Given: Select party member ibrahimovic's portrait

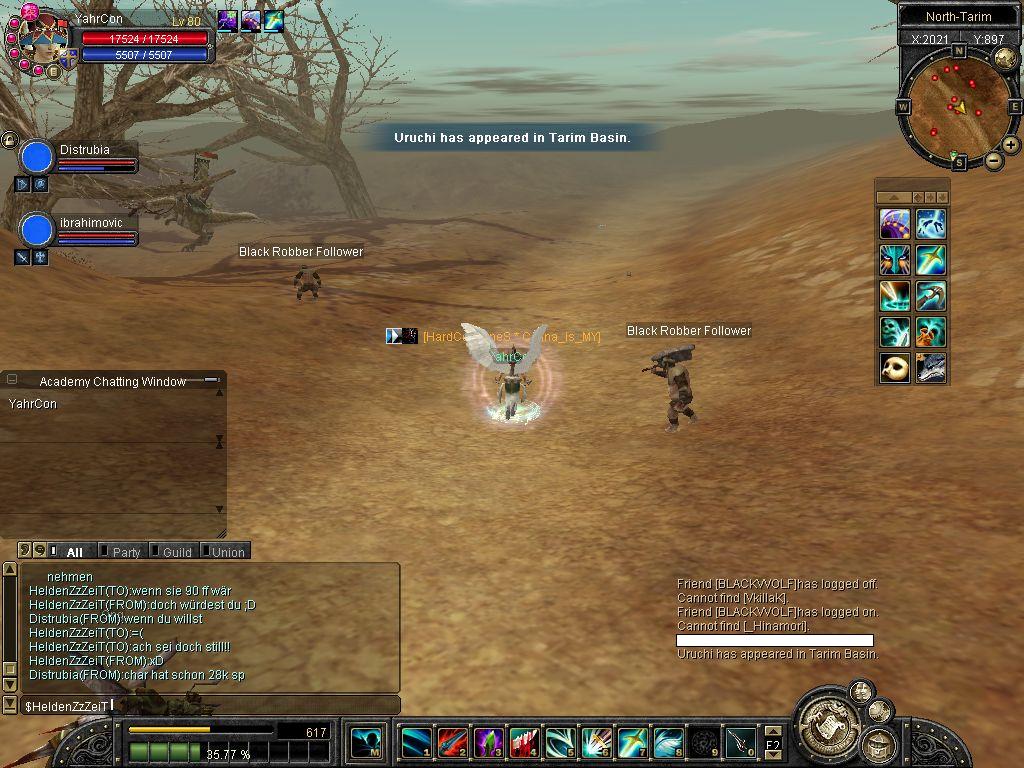Looking at the screenshot, I should pos(37,230).
